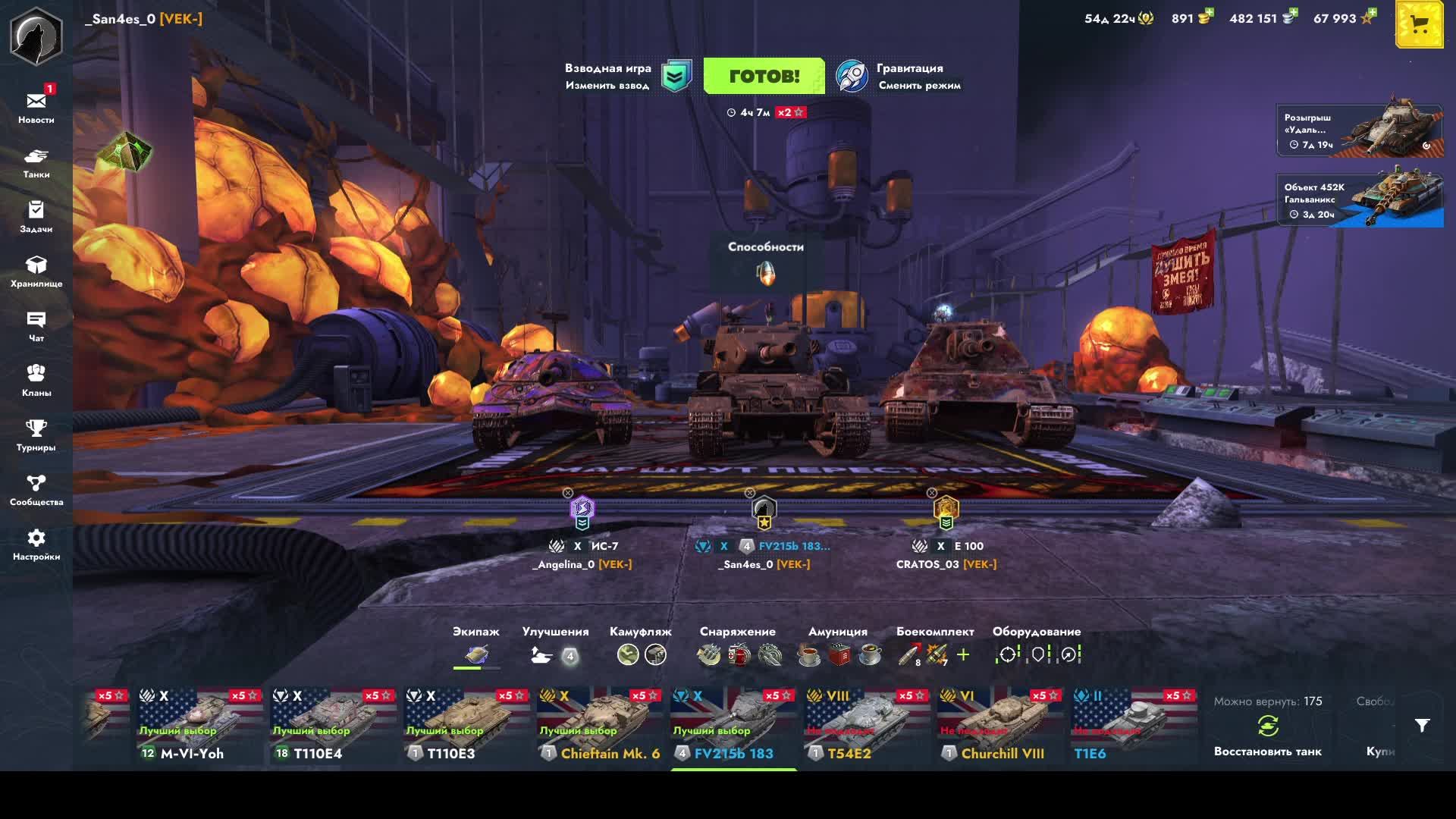
Task: Open the Настройки settings menu
Action: [36, 544]
